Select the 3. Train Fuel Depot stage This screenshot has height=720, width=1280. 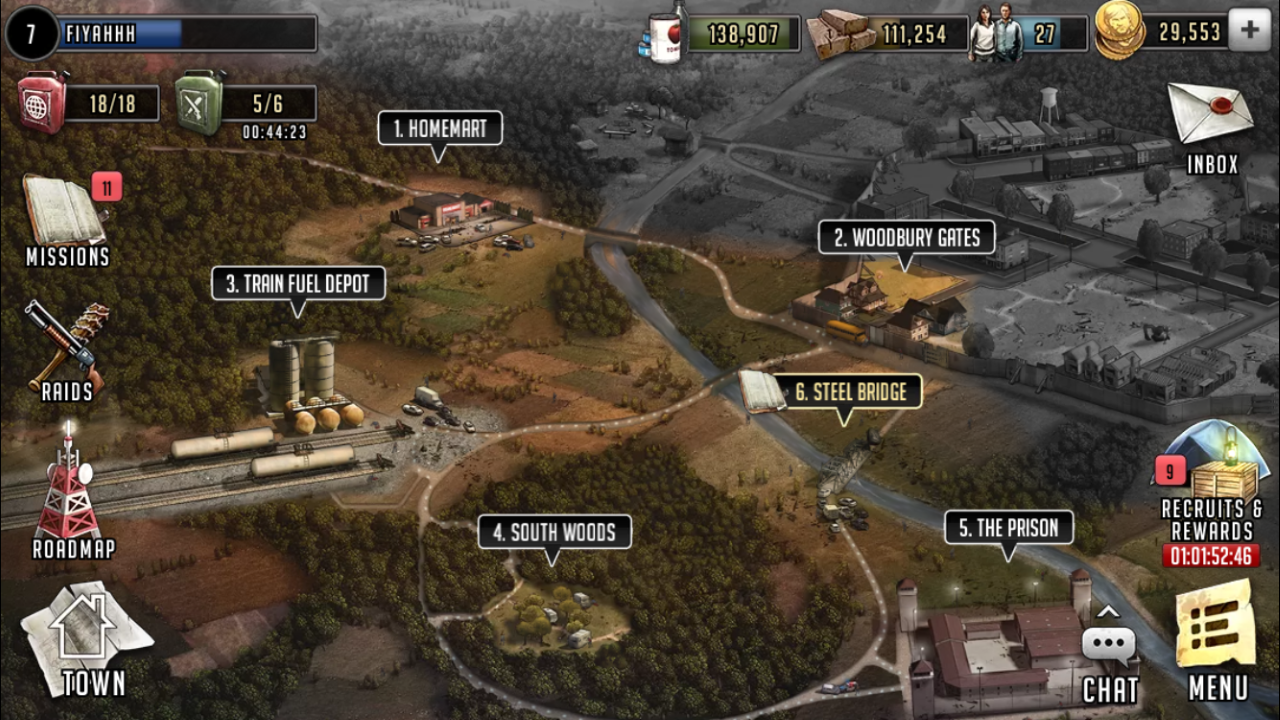click(x=298, y=284)
